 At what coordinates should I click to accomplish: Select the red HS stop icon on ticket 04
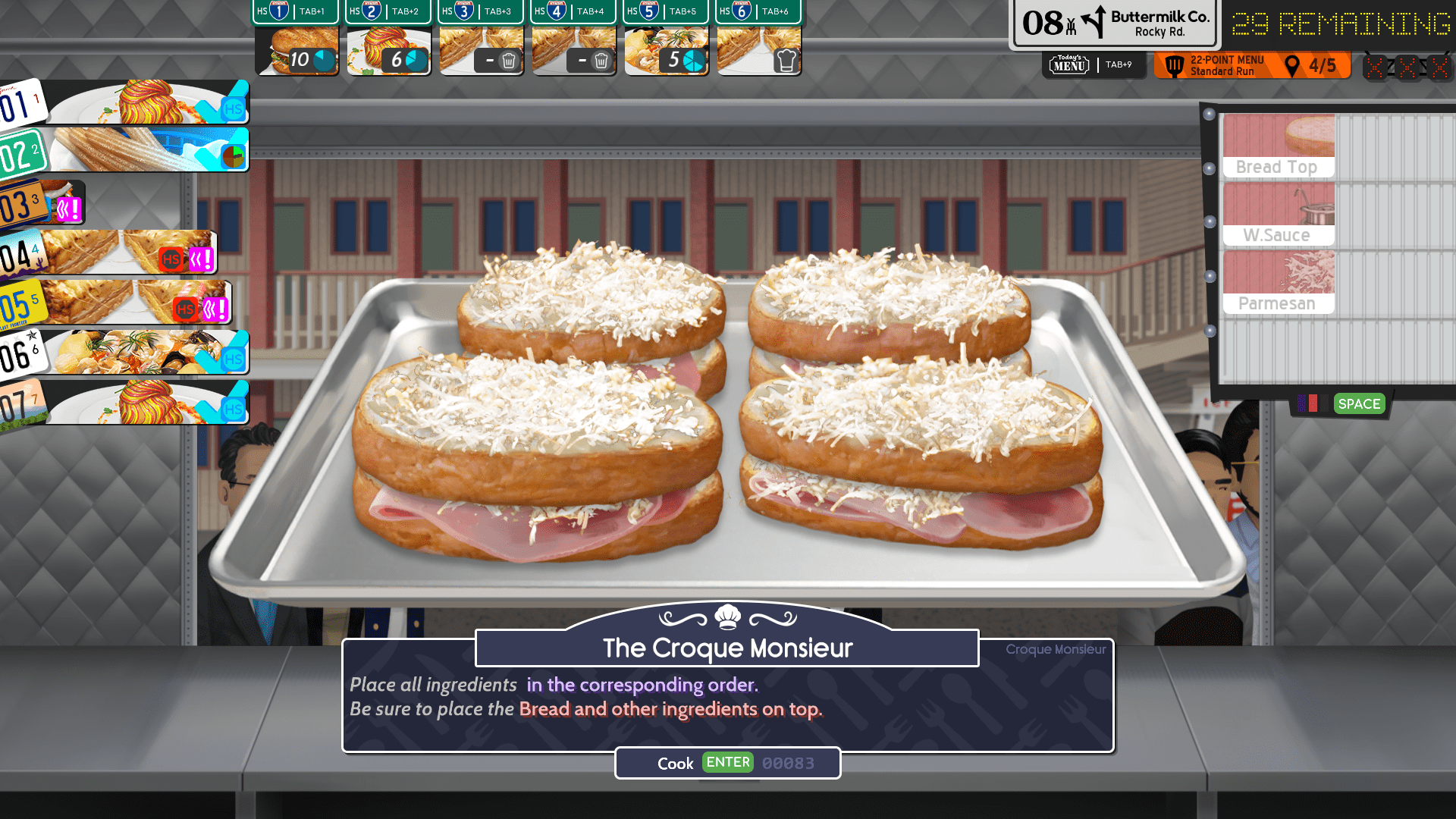tap(172, 259)
